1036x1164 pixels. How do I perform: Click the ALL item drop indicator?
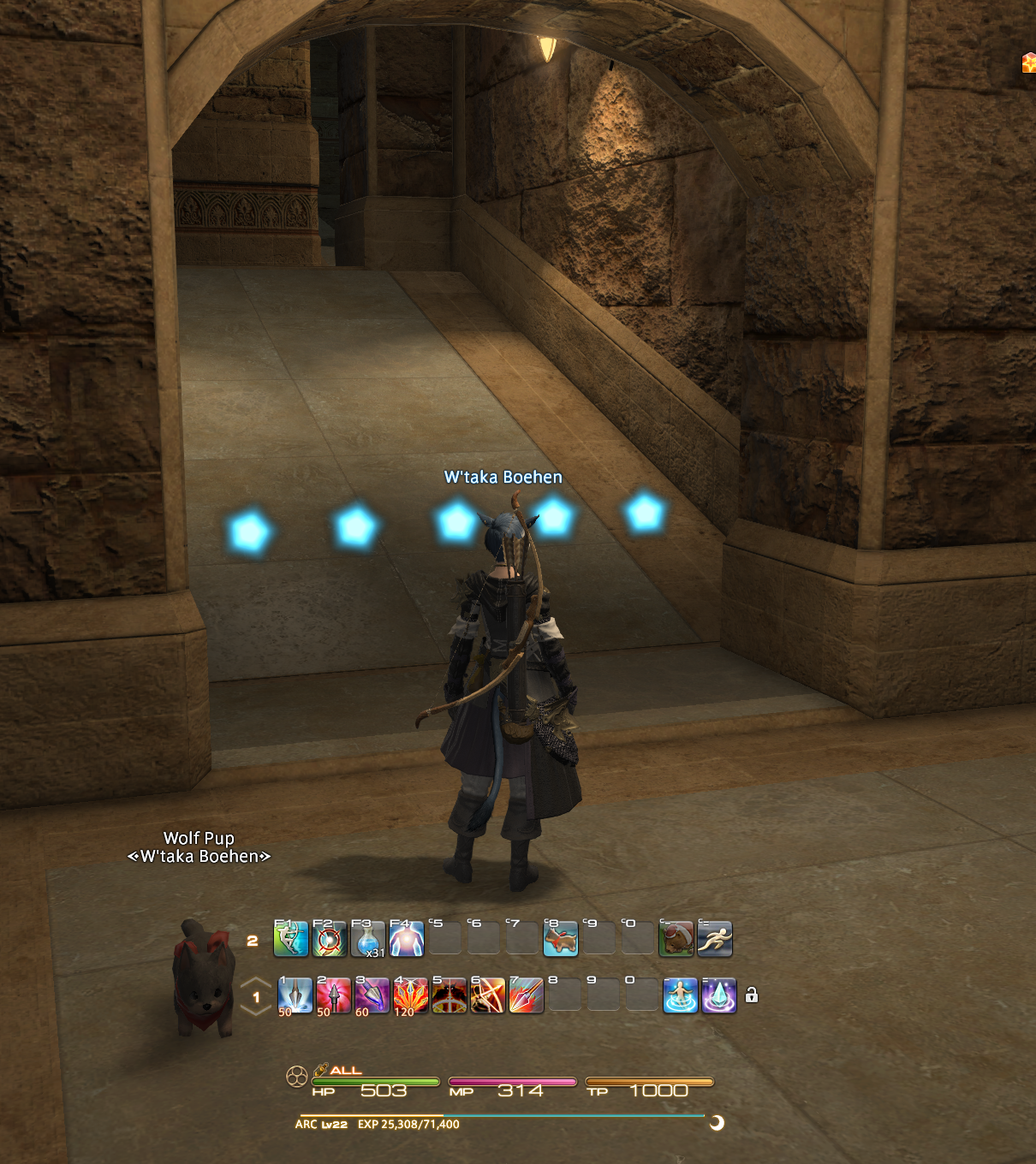click(x=338, y=1070)
